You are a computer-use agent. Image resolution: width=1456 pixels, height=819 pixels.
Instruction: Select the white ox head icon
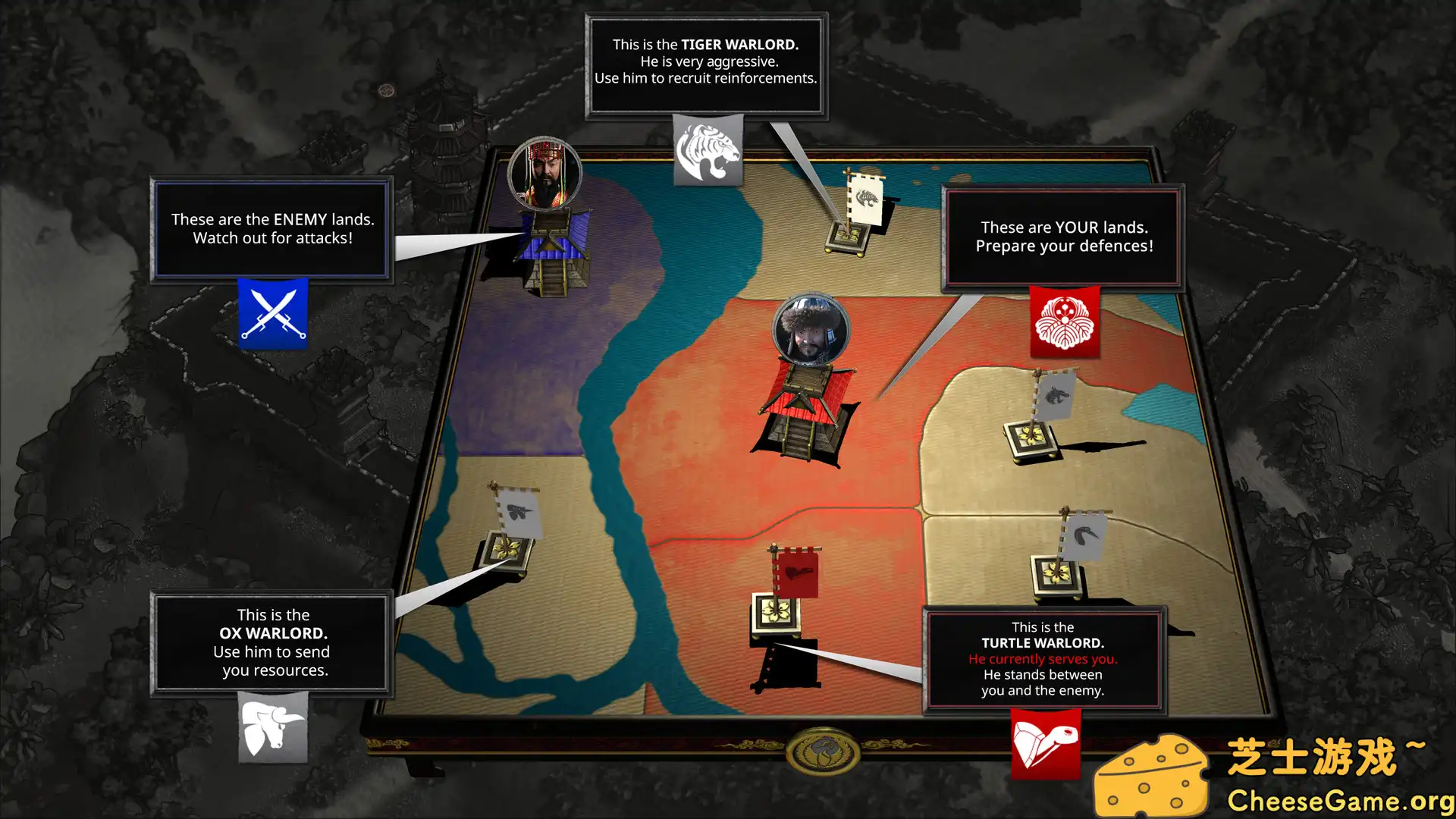[273, 726]
